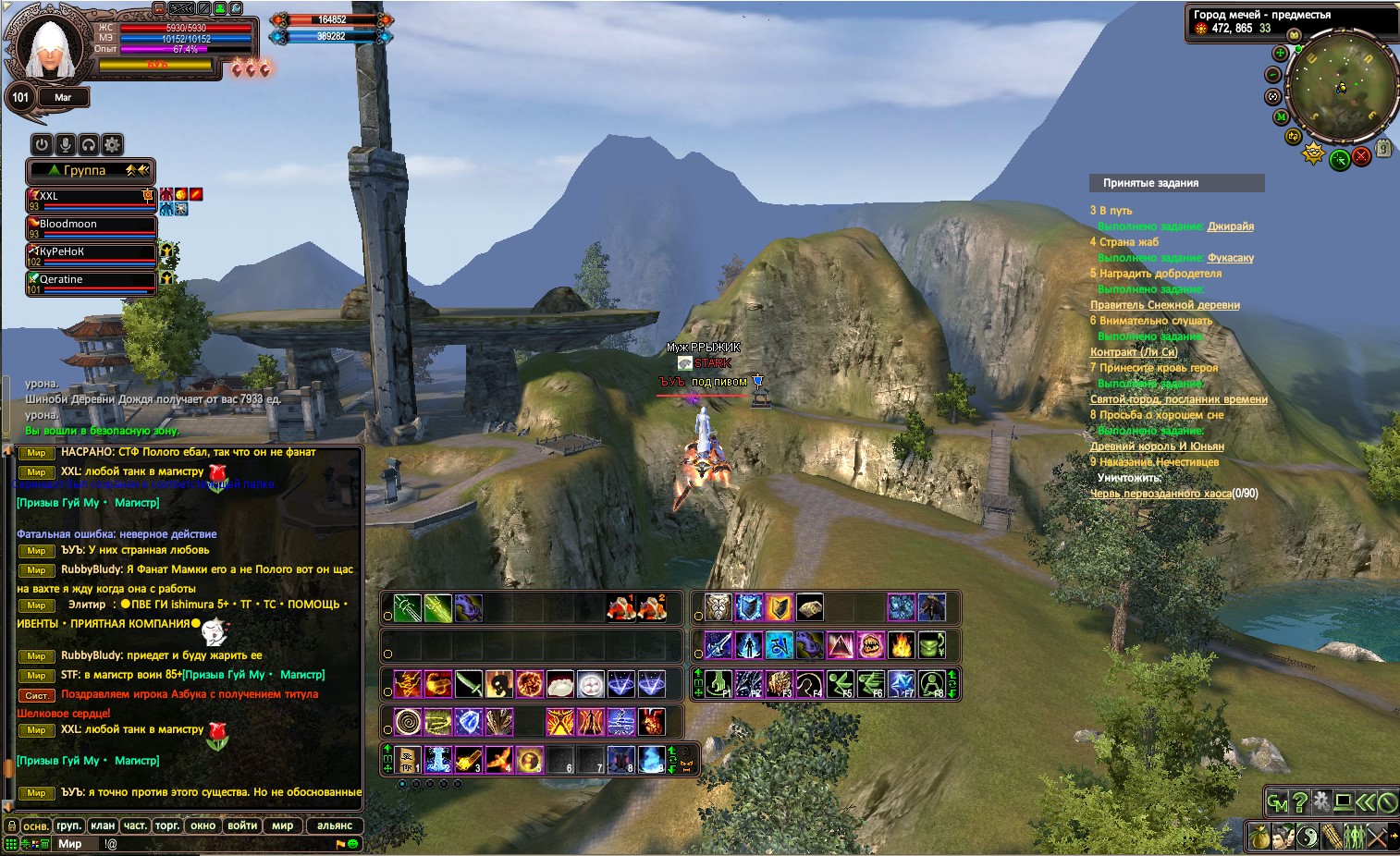Screen dimensions: 1400x856
Task: Activate the golden shield skill icon
Action: tap(780, 607)
